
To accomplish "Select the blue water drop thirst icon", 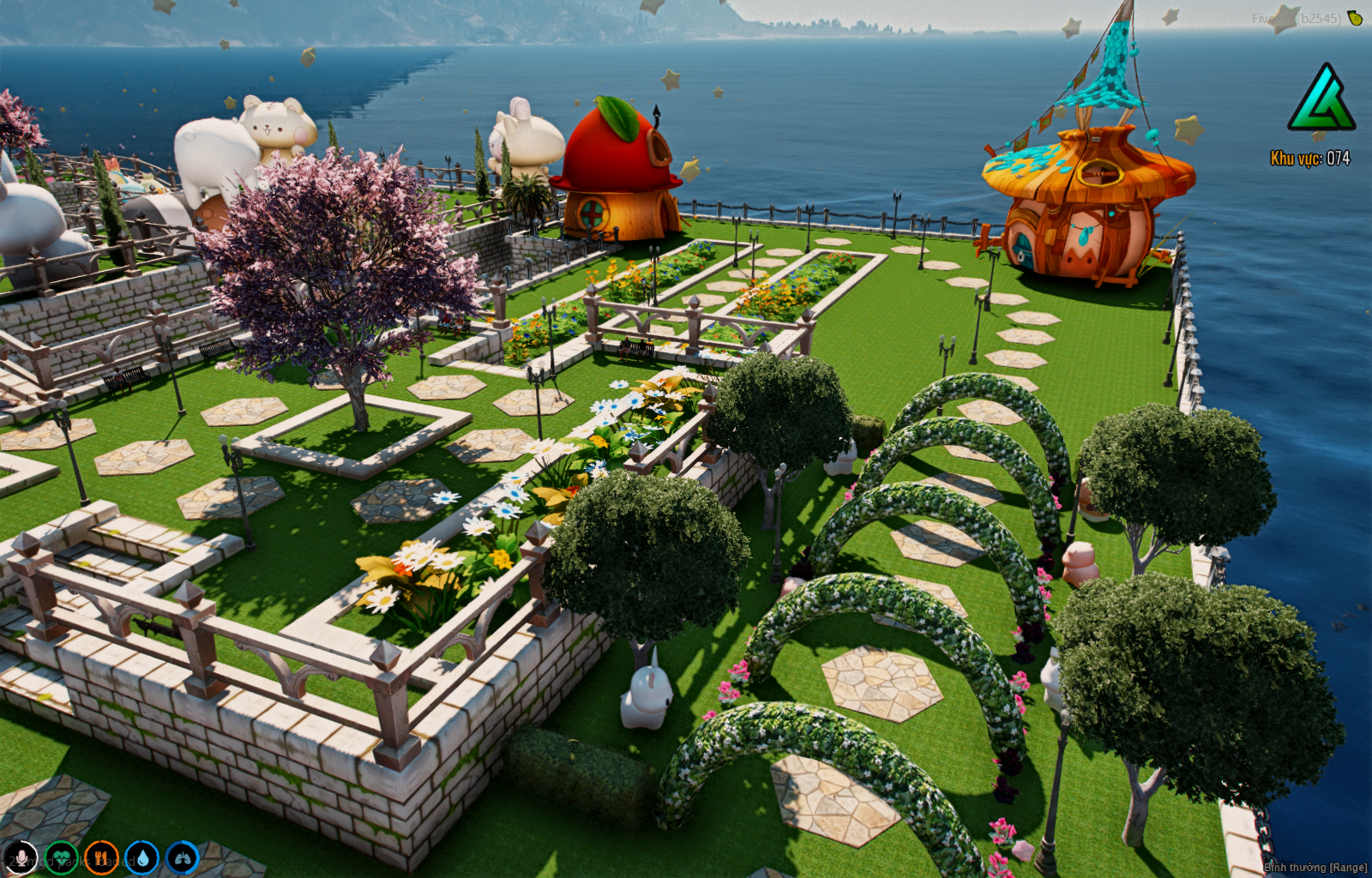I will click(141, 857).
